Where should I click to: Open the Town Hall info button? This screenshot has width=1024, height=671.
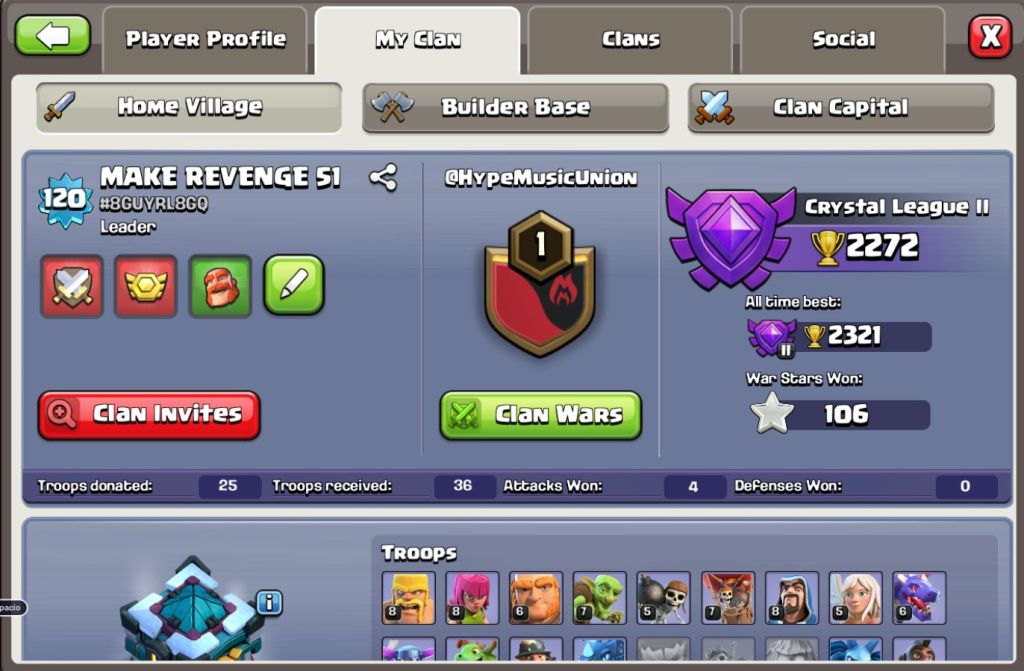coord(269,602)
